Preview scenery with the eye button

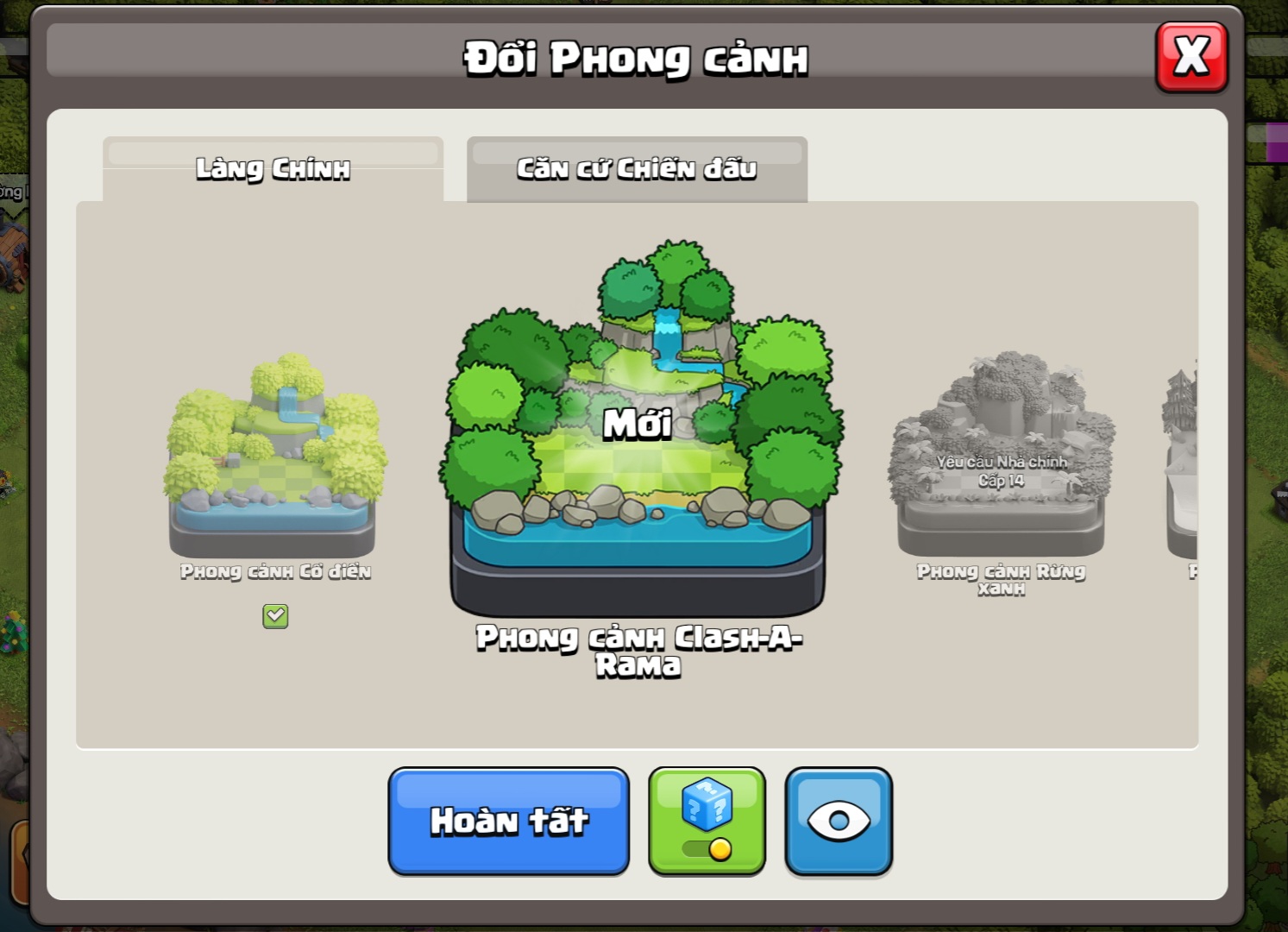[839, 821]
